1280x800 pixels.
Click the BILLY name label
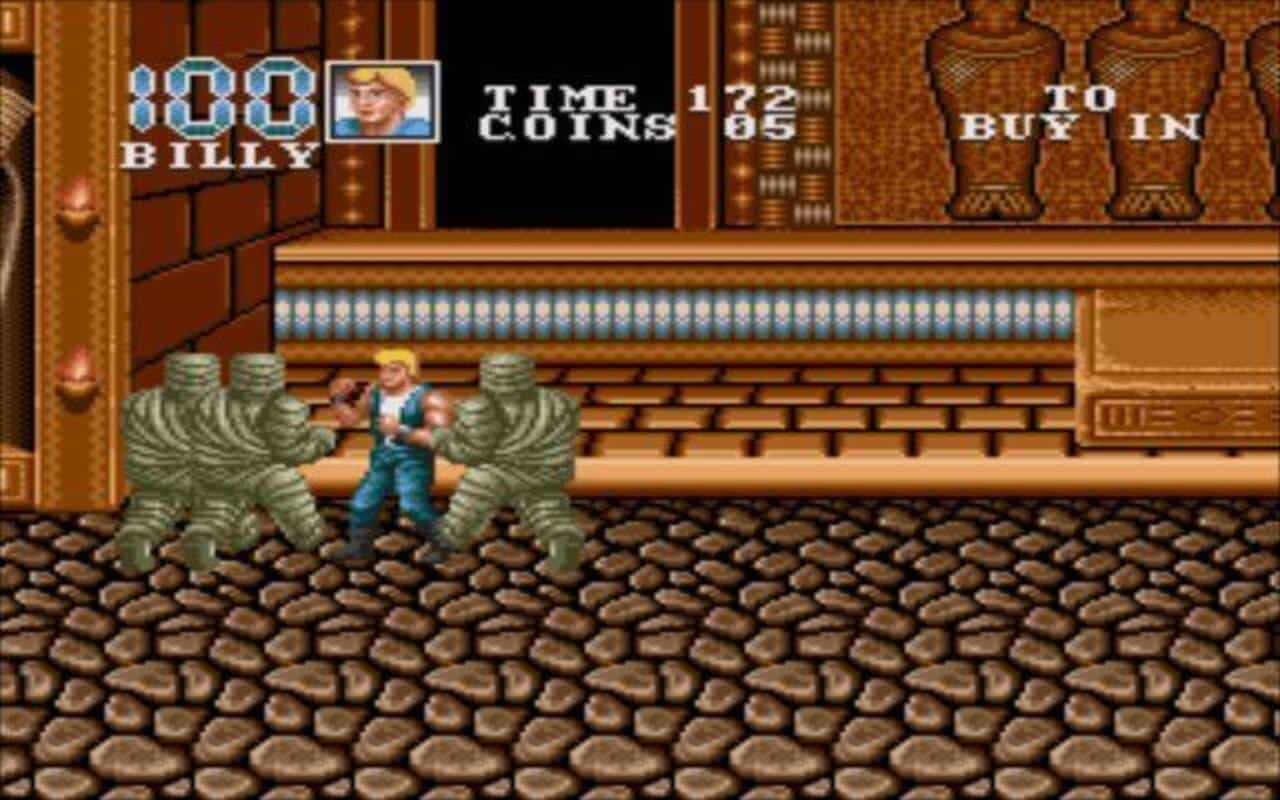[x=218, y=152]
